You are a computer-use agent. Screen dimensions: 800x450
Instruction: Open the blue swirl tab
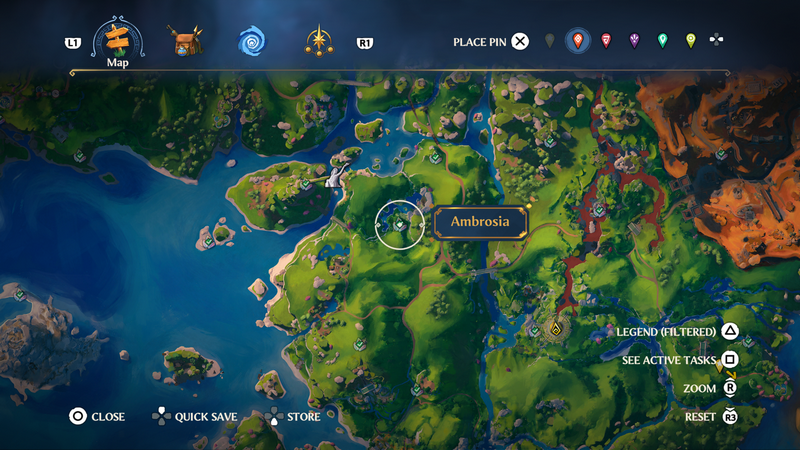pos(251,42)
